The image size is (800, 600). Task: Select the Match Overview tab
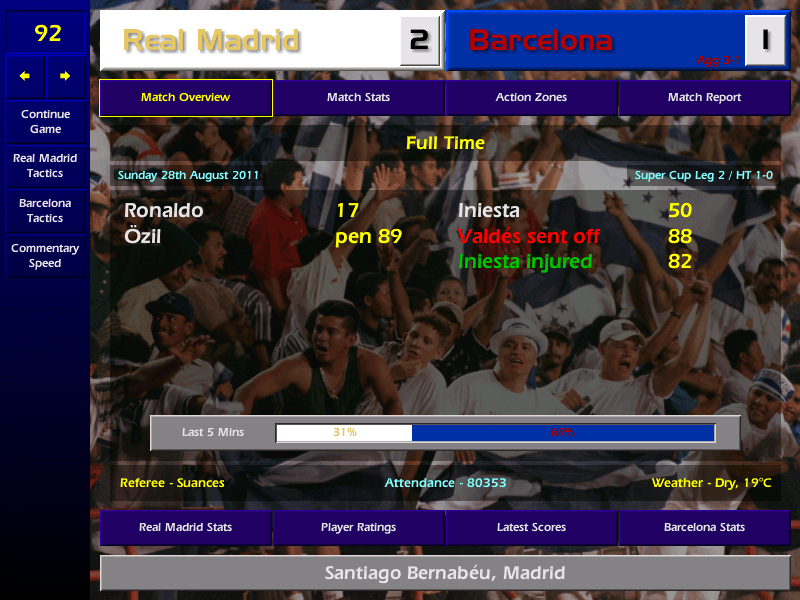coord(186,98)
